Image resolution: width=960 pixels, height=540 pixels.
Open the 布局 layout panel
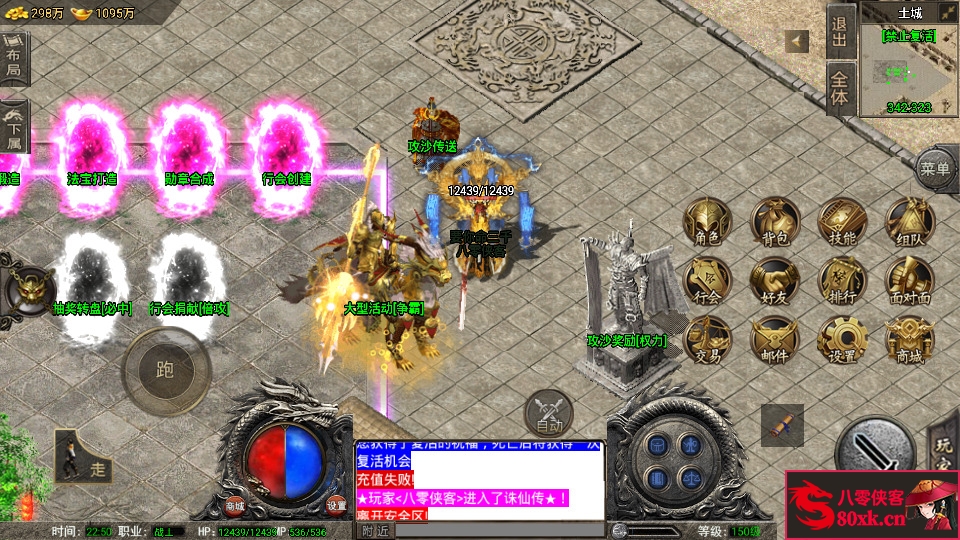14,59
